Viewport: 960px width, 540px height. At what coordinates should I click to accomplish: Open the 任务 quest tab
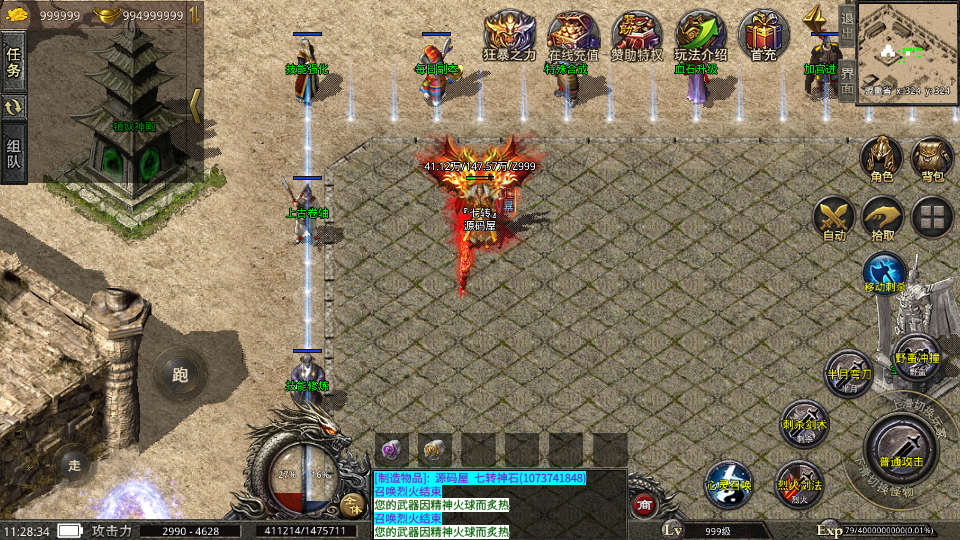tap(14, 61)
